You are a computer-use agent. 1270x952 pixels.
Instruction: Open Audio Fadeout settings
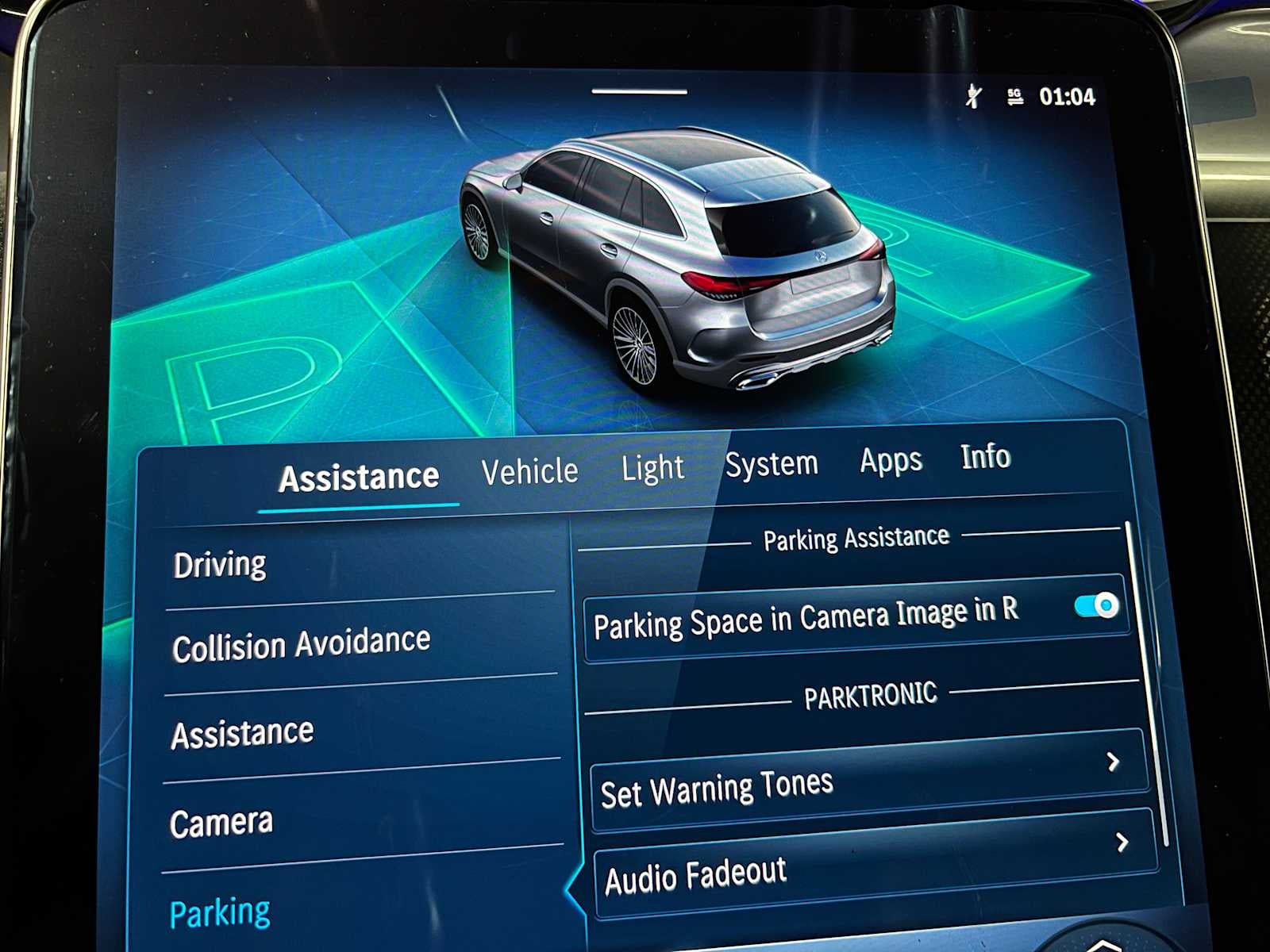point(865,869)
